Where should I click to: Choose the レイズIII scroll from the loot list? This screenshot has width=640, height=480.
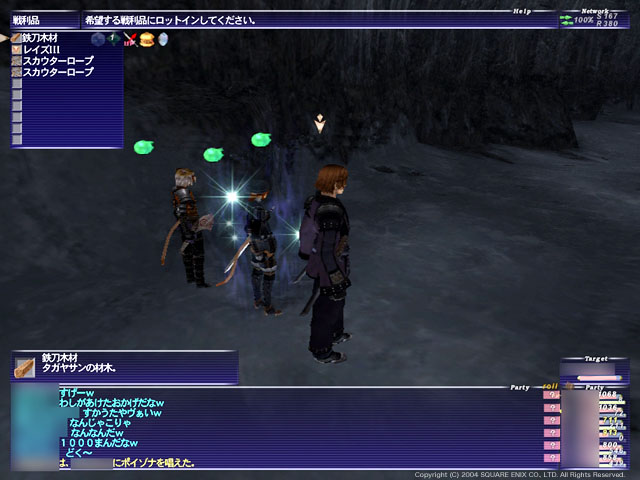pos(42,50)
